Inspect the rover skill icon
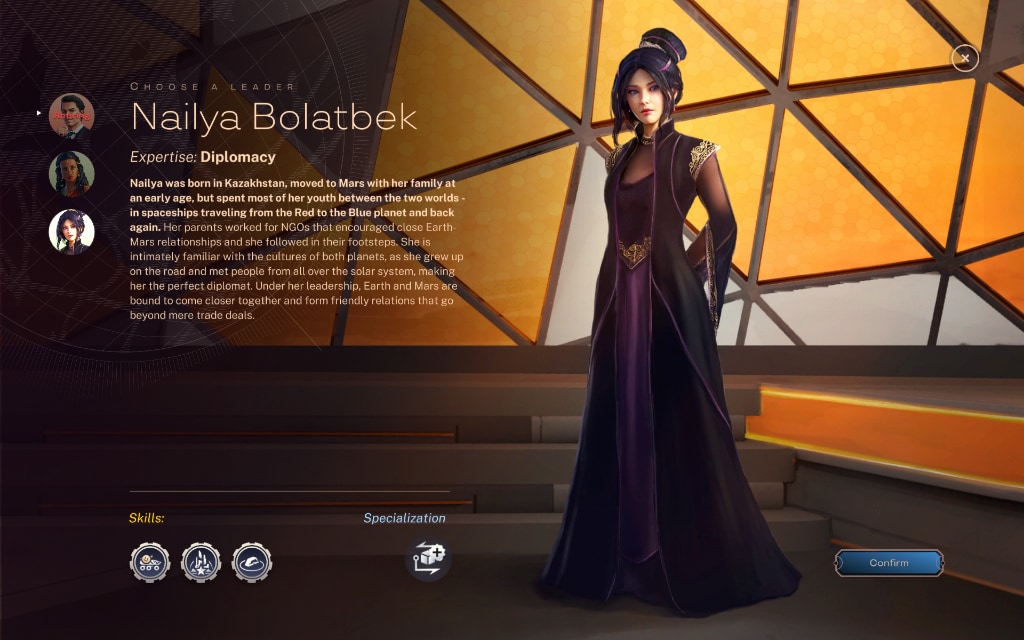1024x640 pixels. tap(150, 562)
